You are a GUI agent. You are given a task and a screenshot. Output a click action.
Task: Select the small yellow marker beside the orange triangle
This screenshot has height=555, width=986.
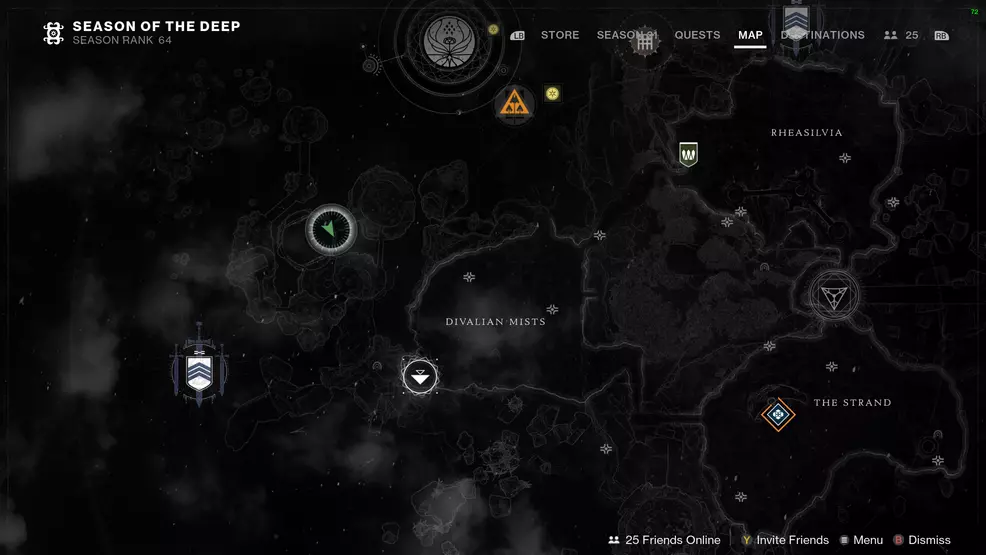point(552,94)
